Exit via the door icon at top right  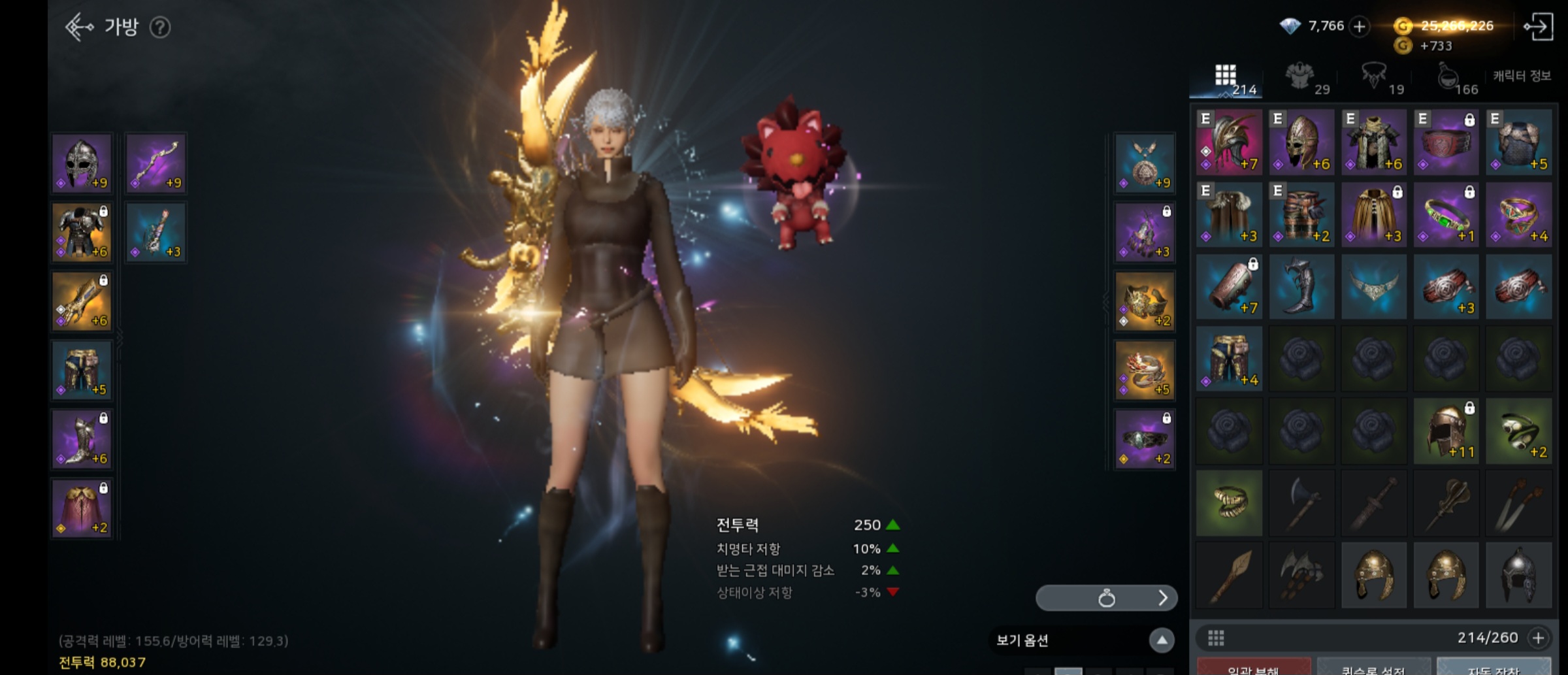pos(1538,27)
